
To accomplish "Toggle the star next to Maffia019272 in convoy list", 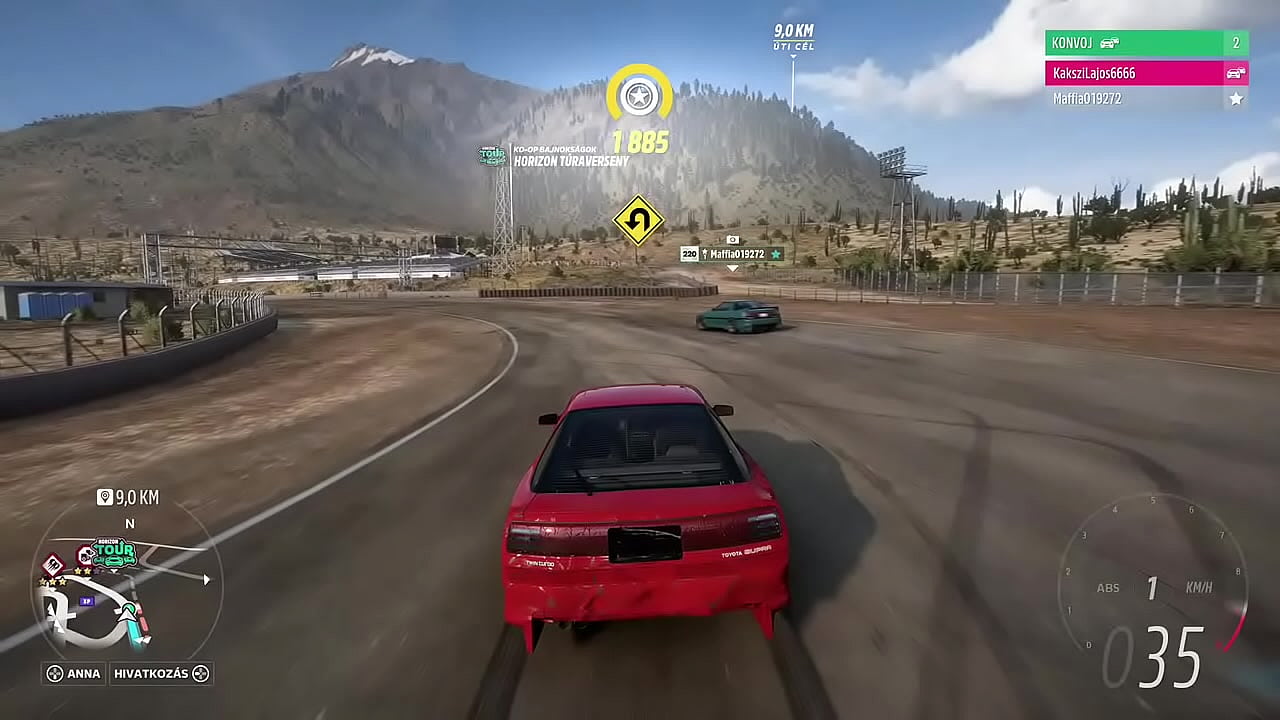I will tap(1235, 99).
